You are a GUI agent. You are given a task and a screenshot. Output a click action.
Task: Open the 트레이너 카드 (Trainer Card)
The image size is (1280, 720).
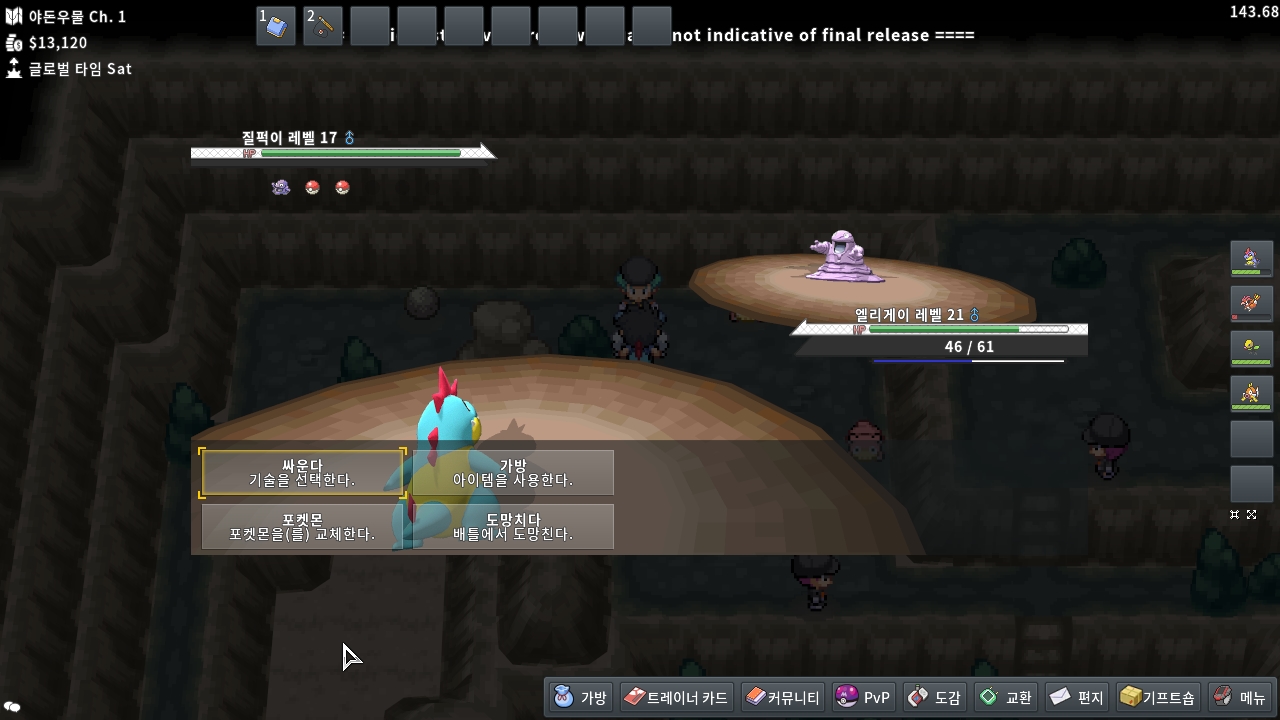(676, 697)
